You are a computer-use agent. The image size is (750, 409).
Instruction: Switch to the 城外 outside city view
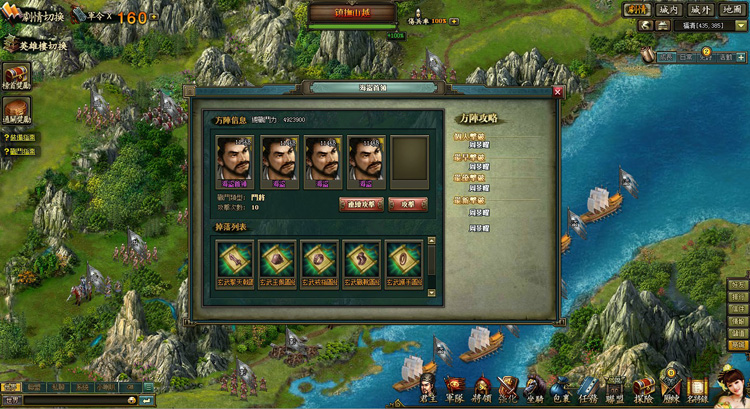point(701,10)
